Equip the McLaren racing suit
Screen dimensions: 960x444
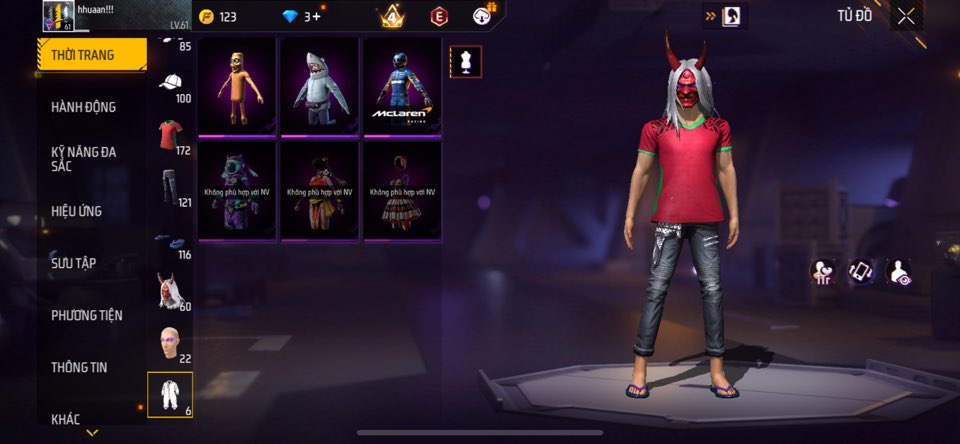(402, 86)
